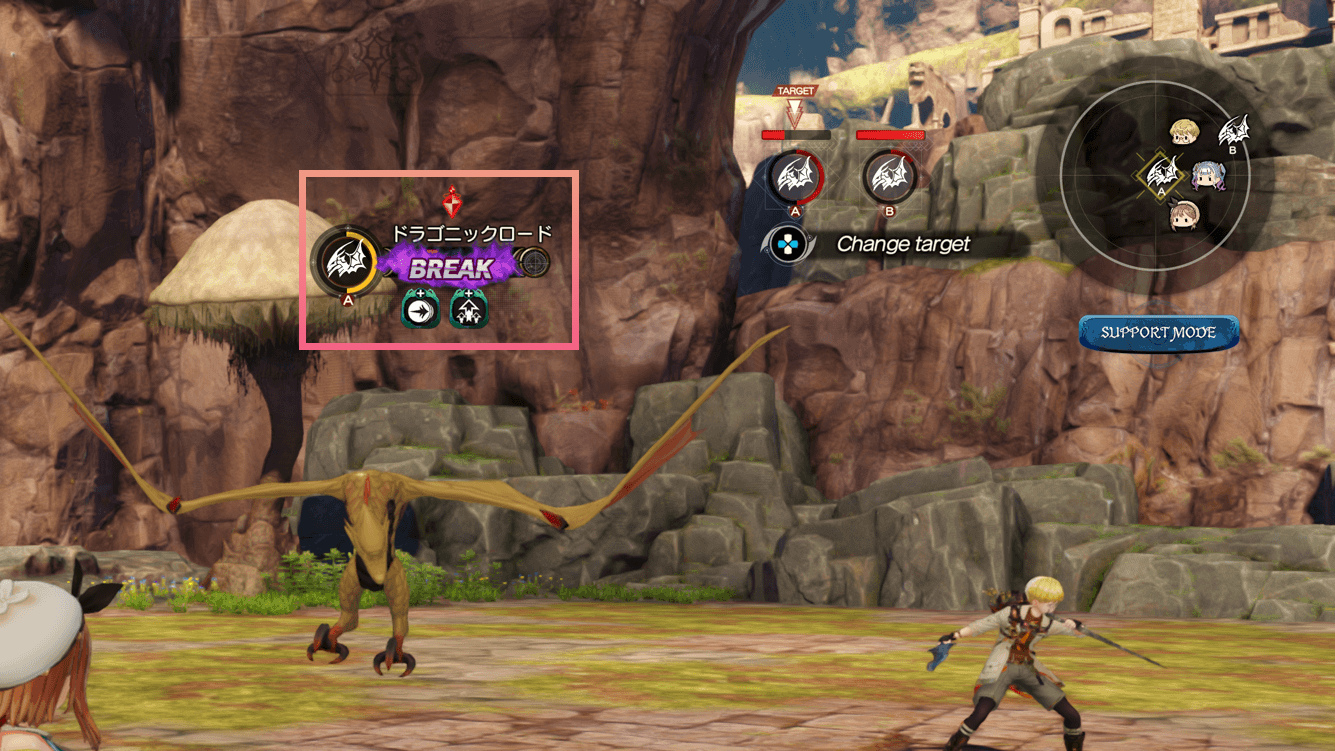Select enemy B target portrait
The image size is (1335, 751).
(890, 177)
